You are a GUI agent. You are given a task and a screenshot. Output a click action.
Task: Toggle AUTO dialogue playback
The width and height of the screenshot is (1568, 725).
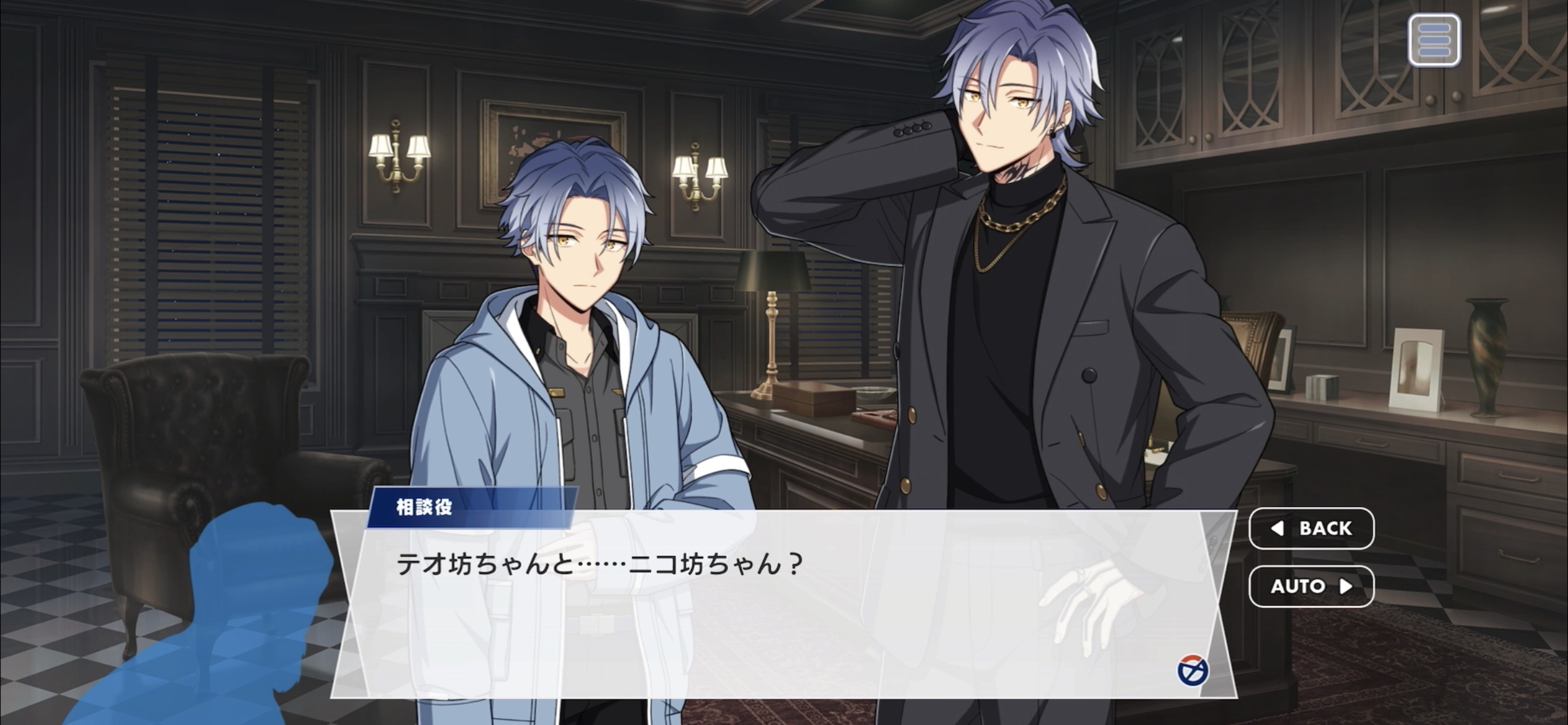tap(1311, 586)
